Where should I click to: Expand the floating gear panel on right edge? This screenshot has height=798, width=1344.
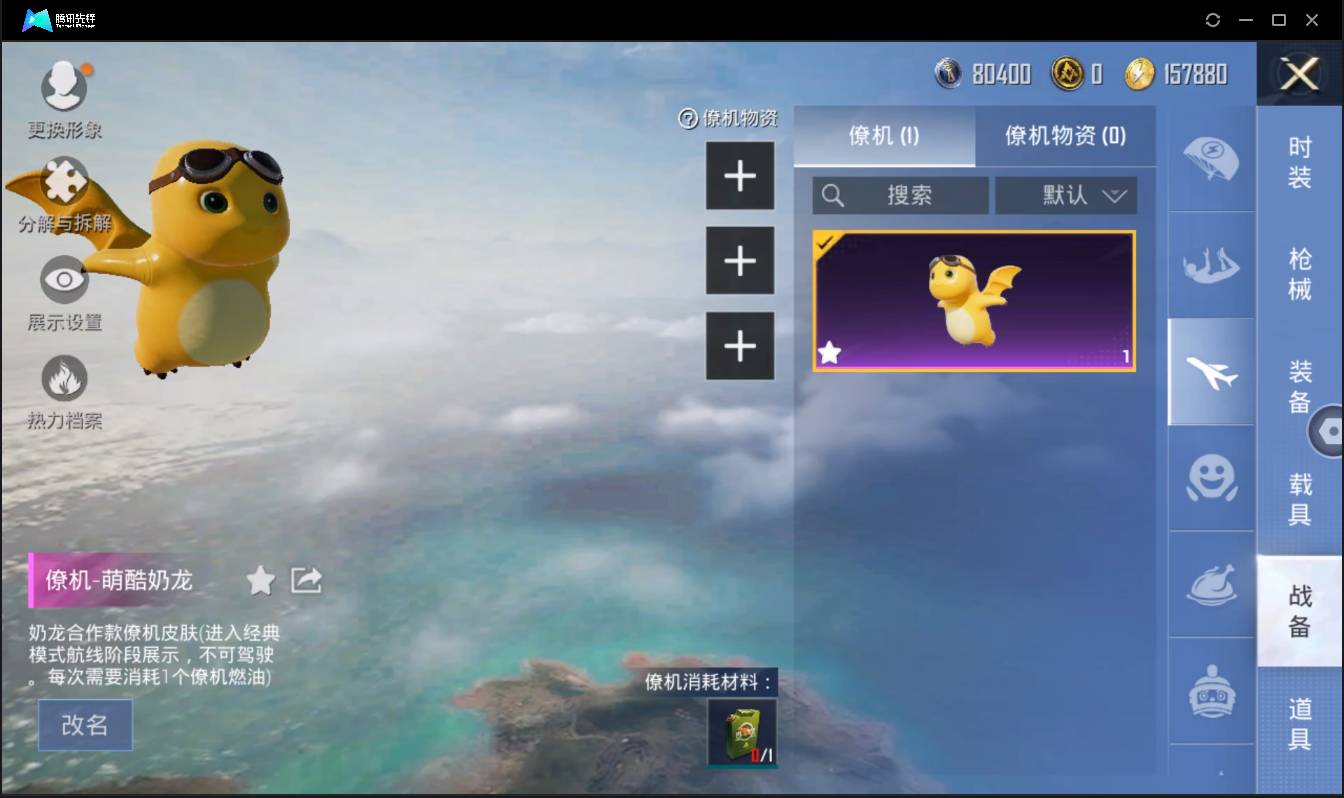(x=1330, y=430)
